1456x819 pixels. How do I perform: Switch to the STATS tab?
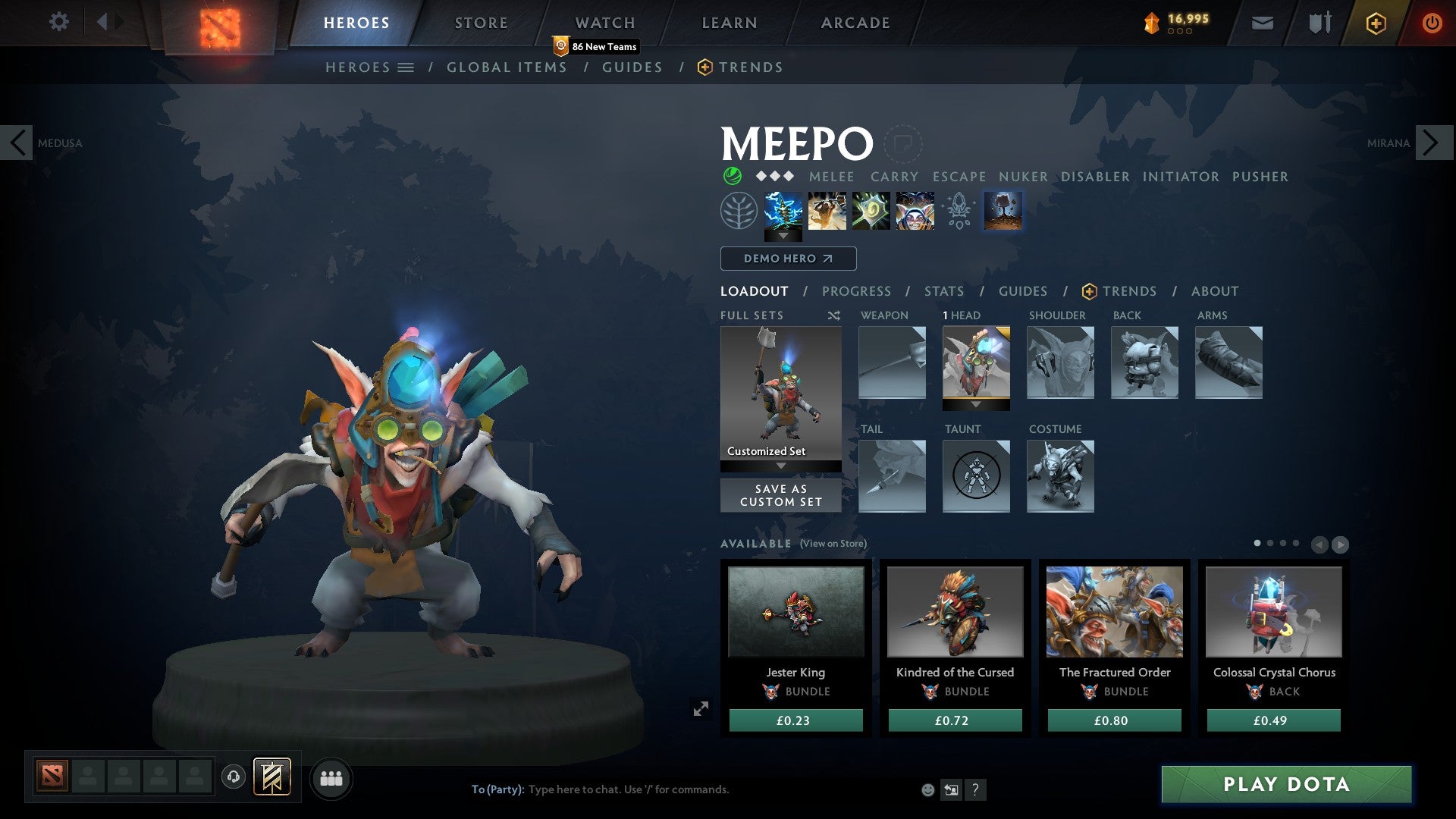(943, 290)
